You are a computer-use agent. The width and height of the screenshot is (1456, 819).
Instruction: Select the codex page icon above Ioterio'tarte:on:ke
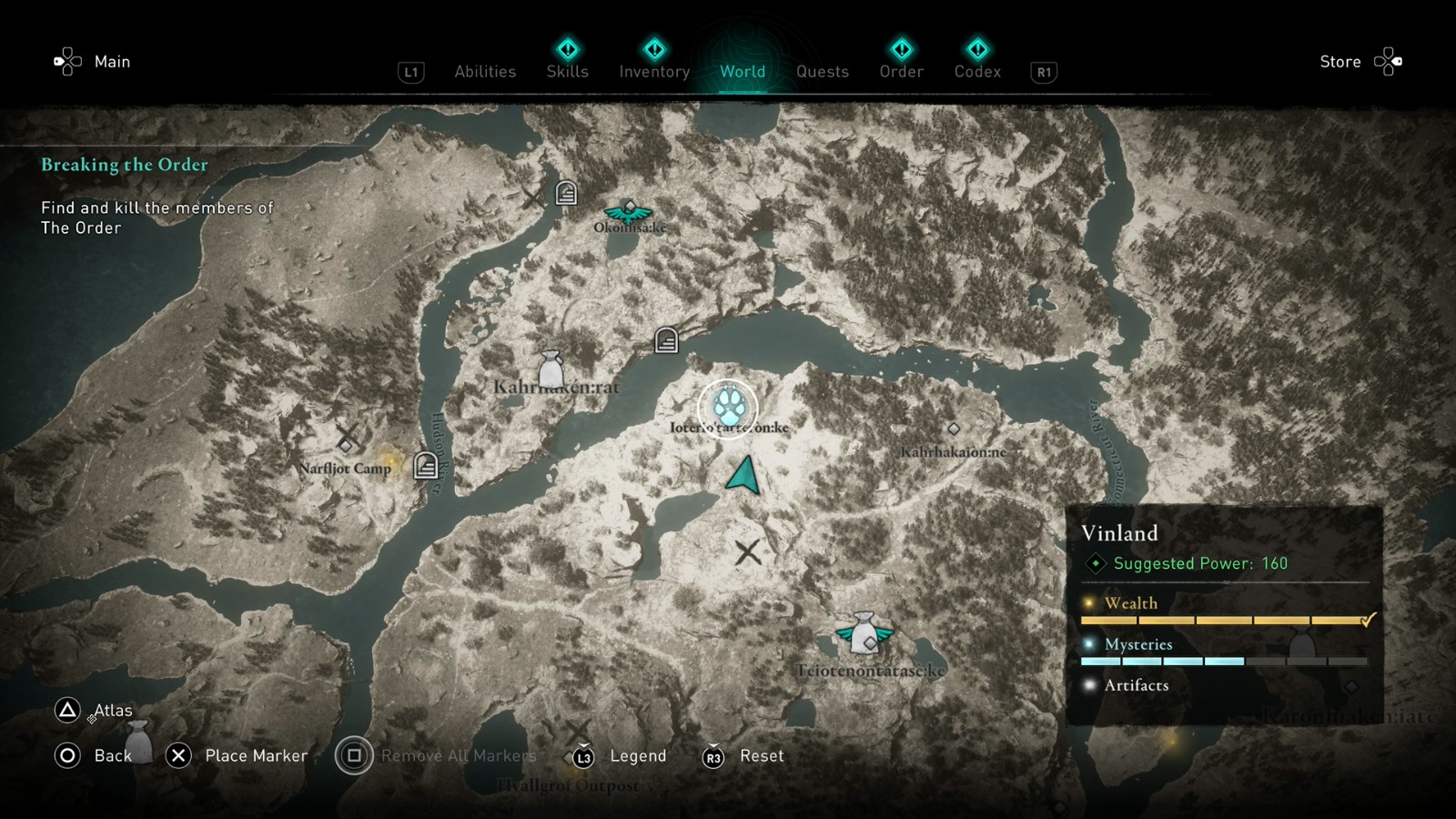pyautogui.click(x=667, y=339)
